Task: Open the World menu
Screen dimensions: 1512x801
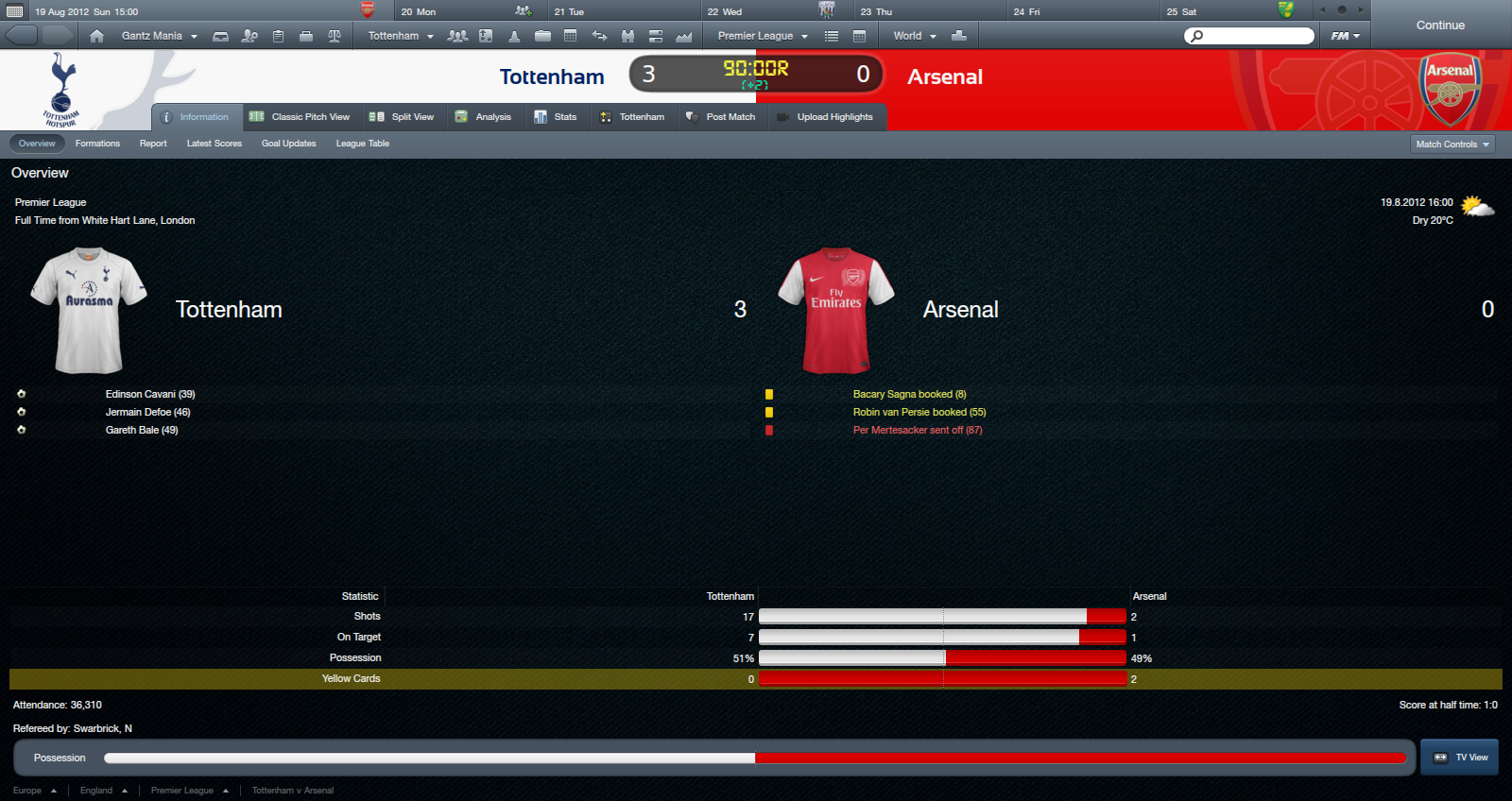Action: (914, 36)
